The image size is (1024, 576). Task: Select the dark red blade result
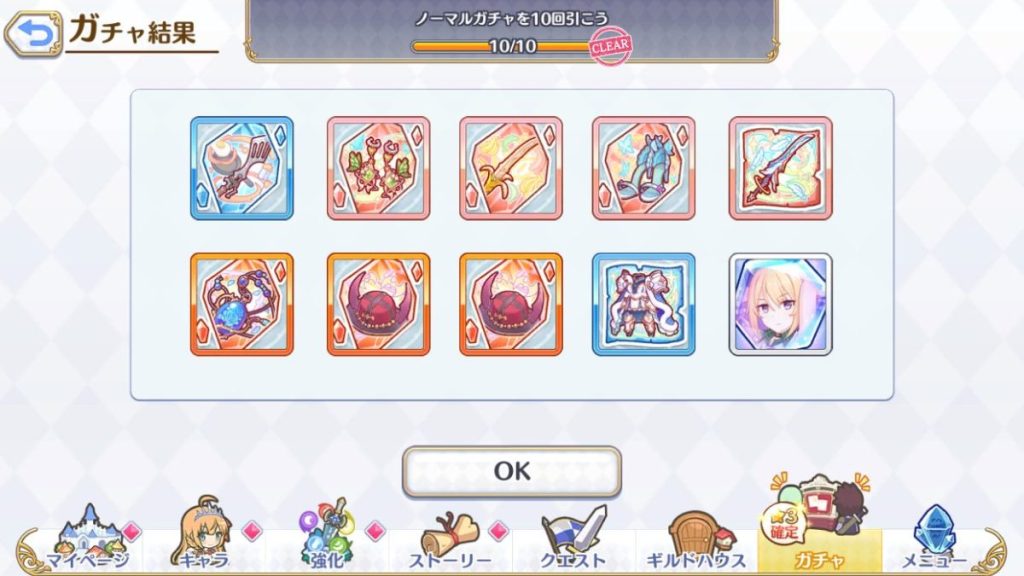click(780, 168)
